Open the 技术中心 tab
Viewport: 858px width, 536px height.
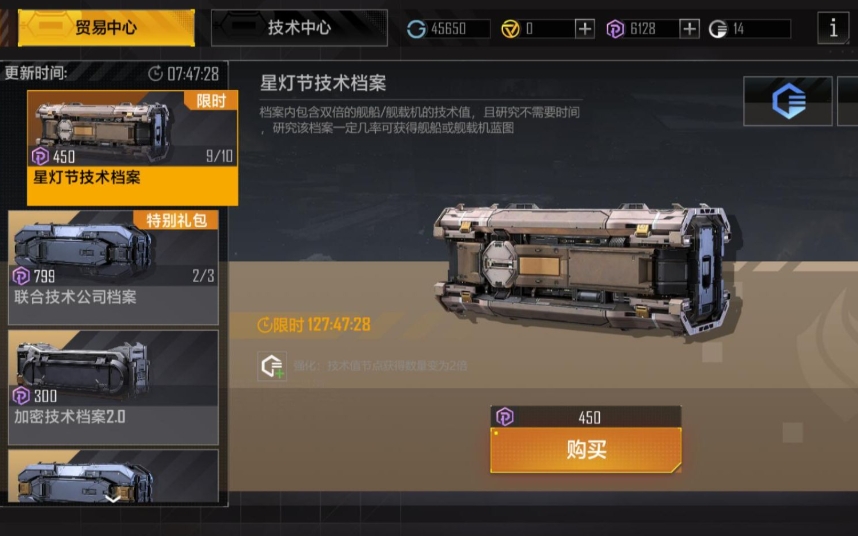pos(299,28)
